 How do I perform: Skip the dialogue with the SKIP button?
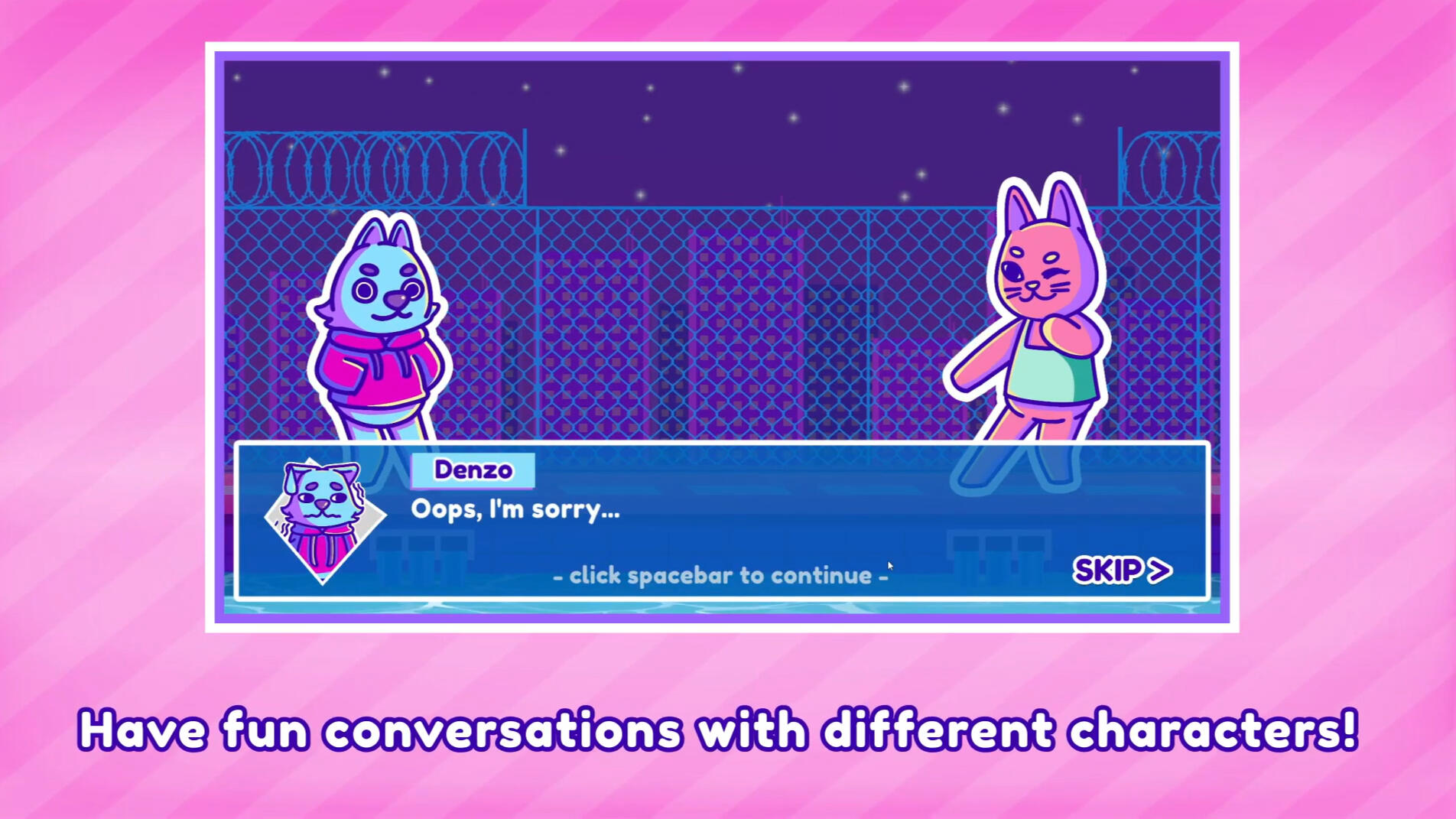(x=1122, y=570)
